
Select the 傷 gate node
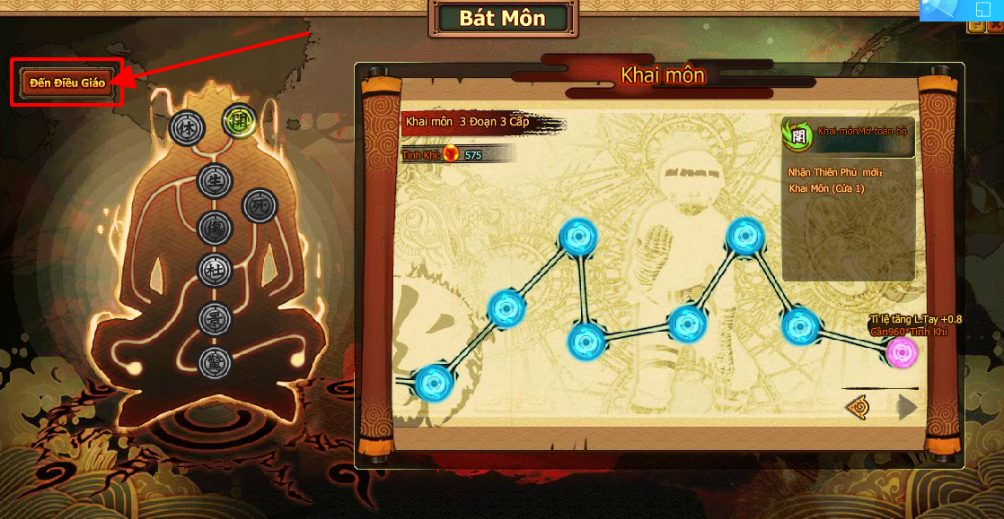point(214,227)
